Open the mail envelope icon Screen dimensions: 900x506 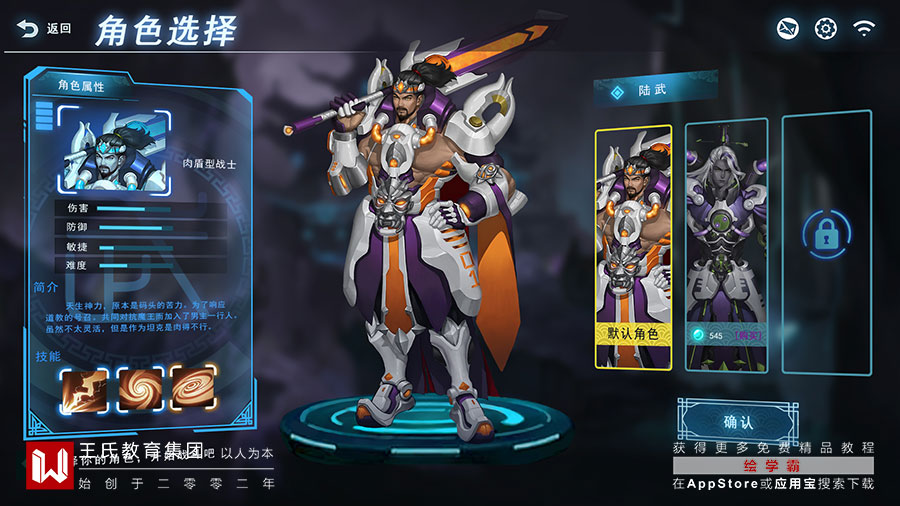click(x=788, y=28)
